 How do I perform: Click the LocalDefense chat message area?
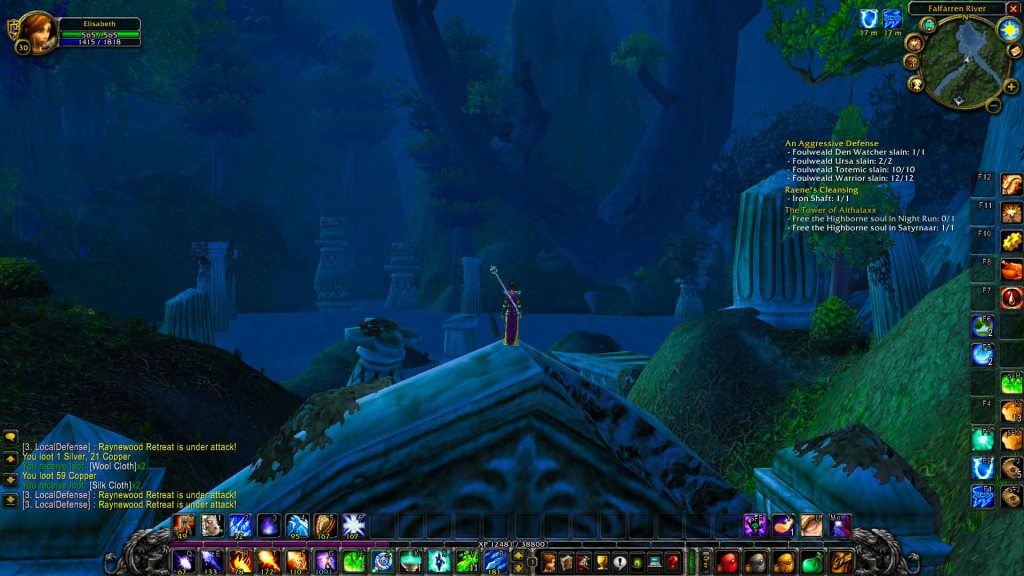[130, 447]
